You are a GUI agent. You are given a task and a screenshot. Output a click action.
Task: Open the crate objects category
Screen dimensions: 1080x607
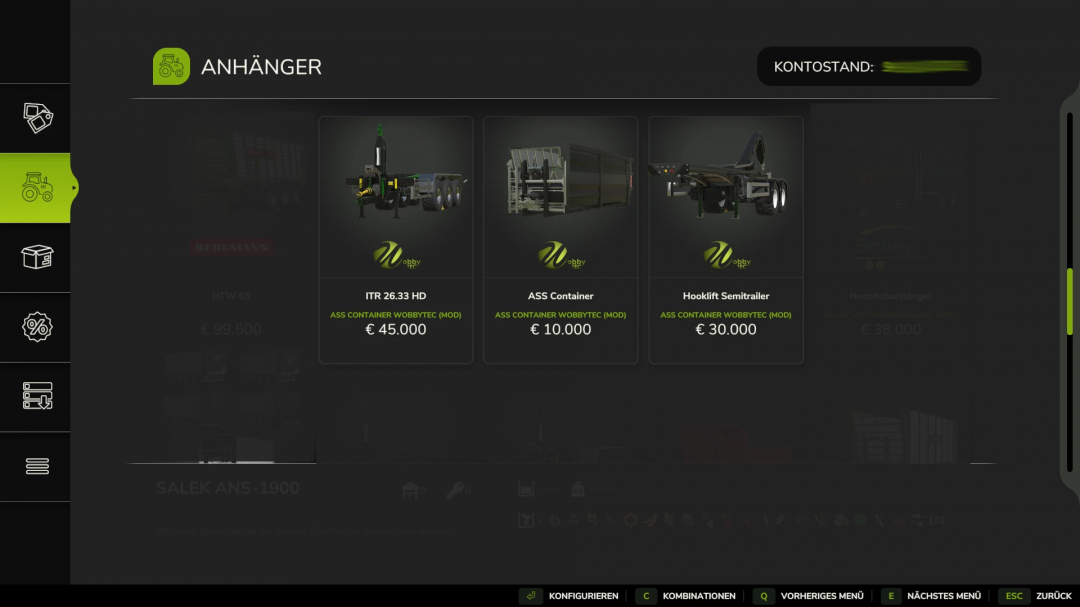coord(37,257)
